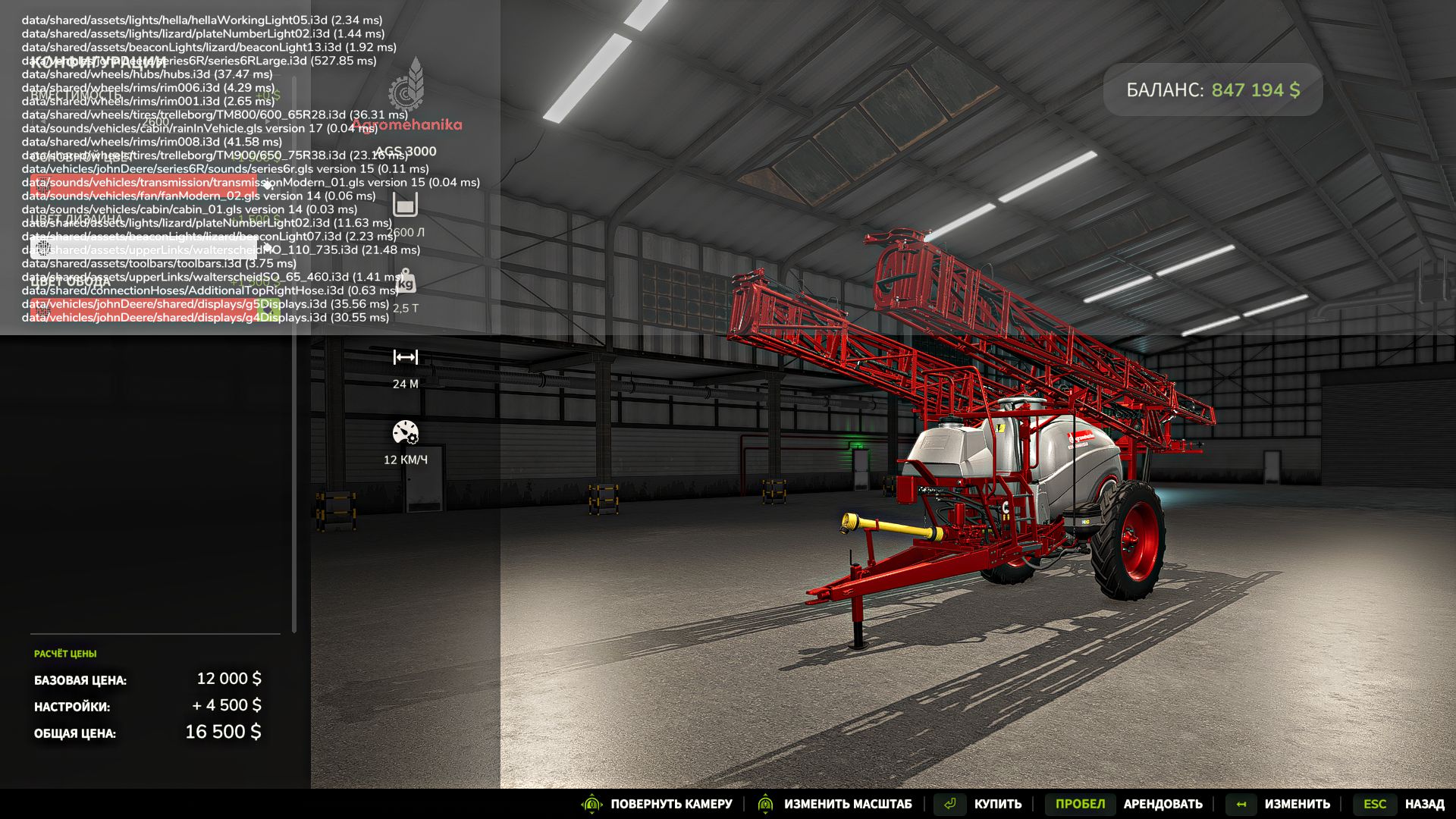Click the ИЗМЕНИТЬ action label

tap(1297, 804)
